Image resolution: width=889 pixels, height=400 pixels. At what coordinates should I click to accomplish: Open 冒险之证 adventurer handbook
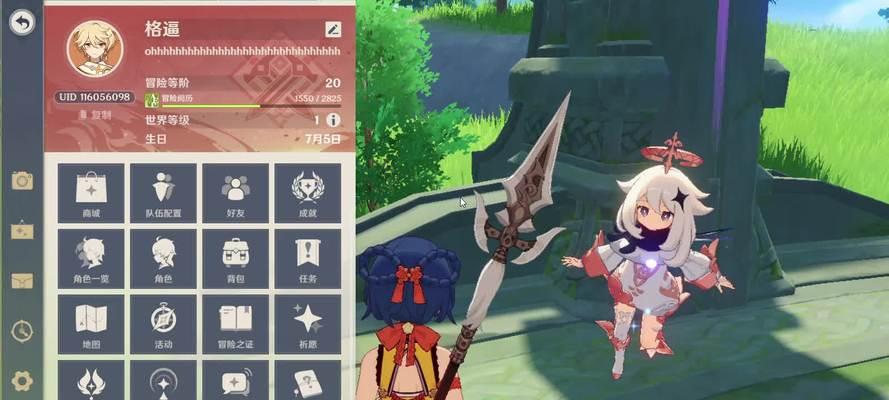pyautogui.click(x=235, y=324)
